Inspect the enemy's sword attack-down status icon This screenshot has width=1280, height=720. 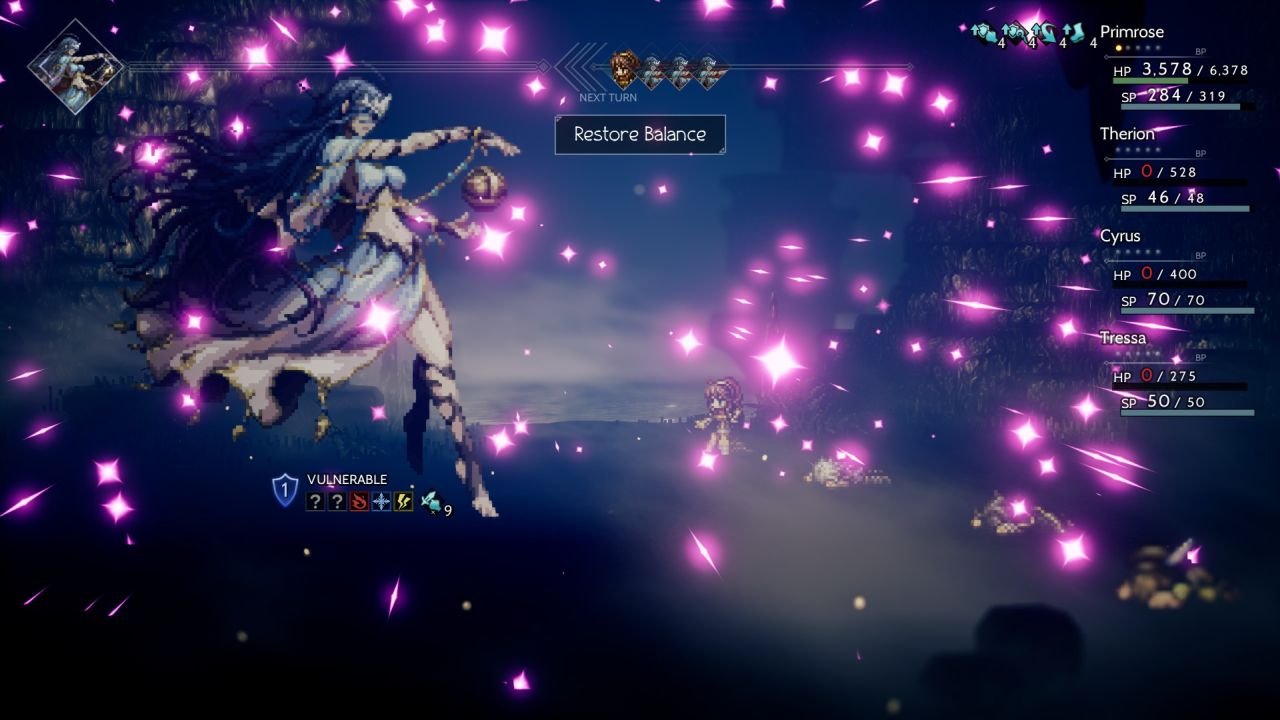(x=431, y=502)
